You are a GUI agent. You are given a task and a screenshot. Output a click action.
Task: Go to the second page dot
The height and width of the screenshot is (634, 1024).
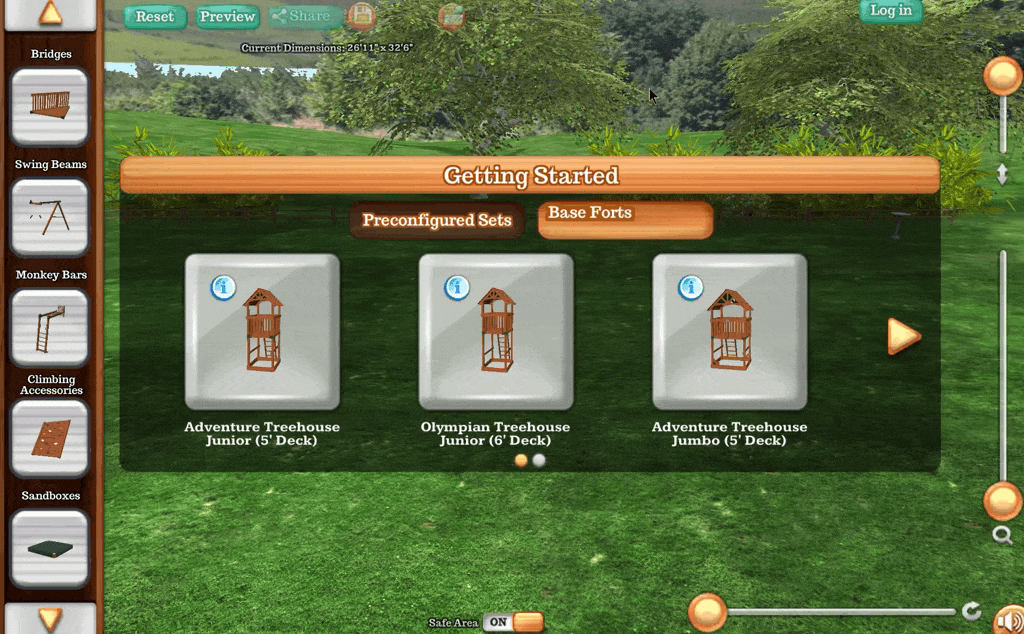[x=539, y=461]
